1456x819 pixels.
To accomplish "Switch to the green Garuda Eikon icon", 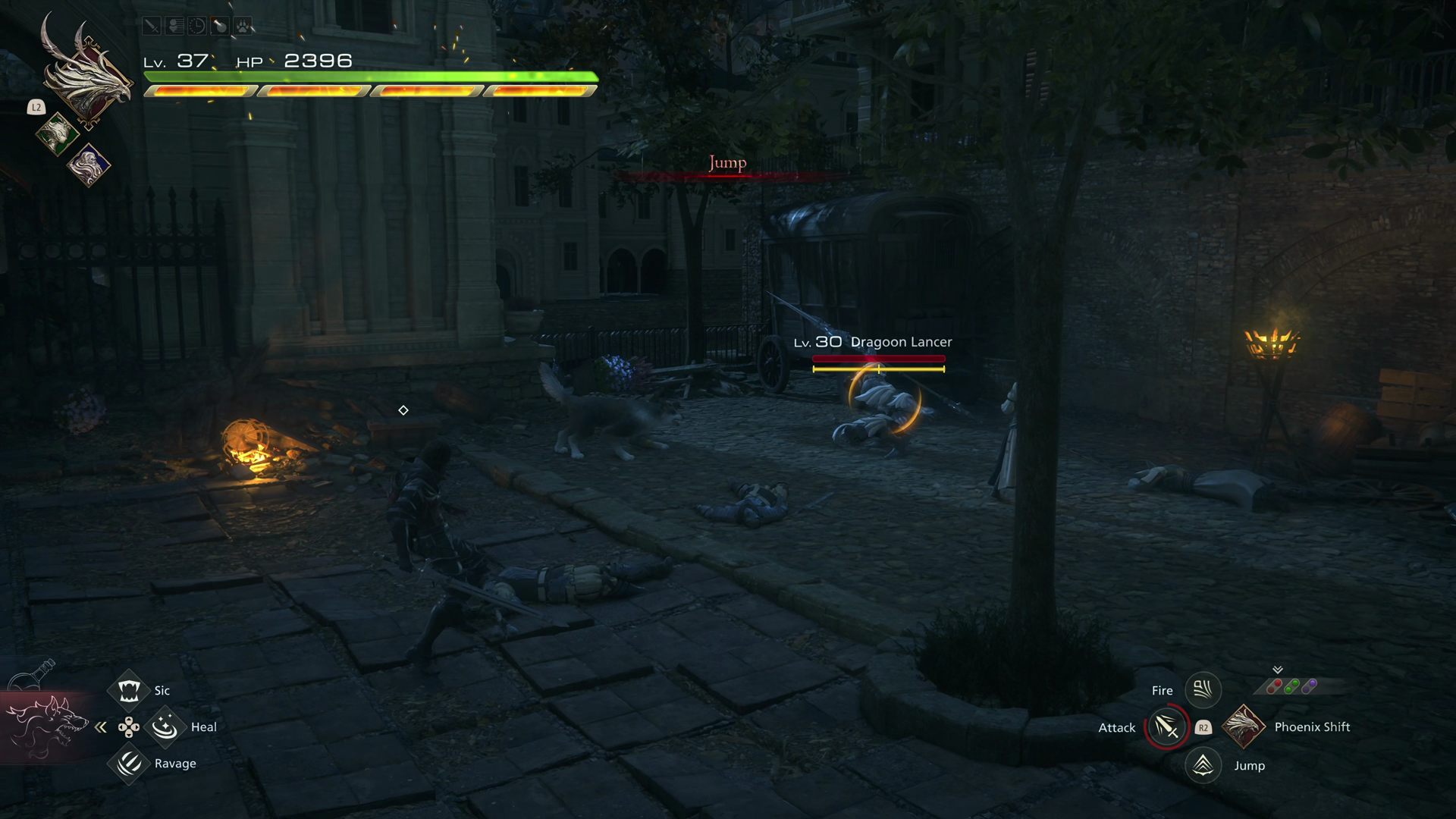I will tap(57, 134).
